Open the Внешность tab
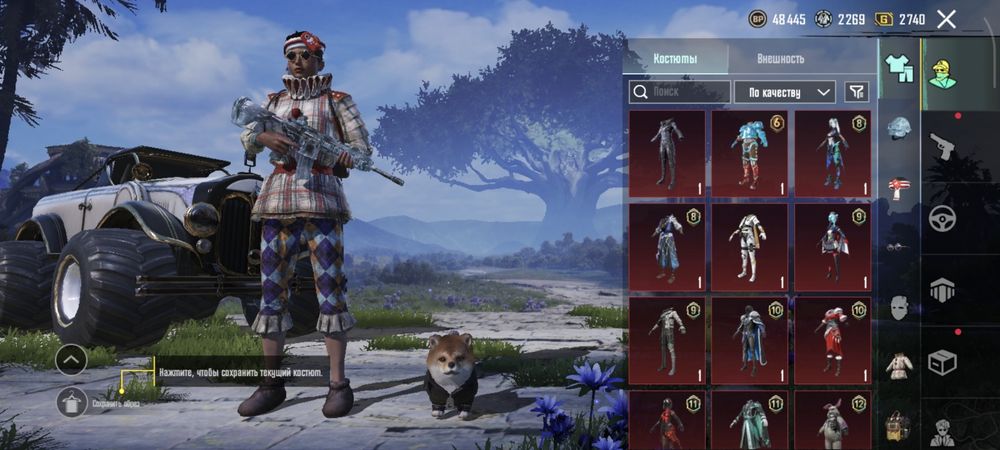Screen dimensions: 1000x450 pos(780,58)
